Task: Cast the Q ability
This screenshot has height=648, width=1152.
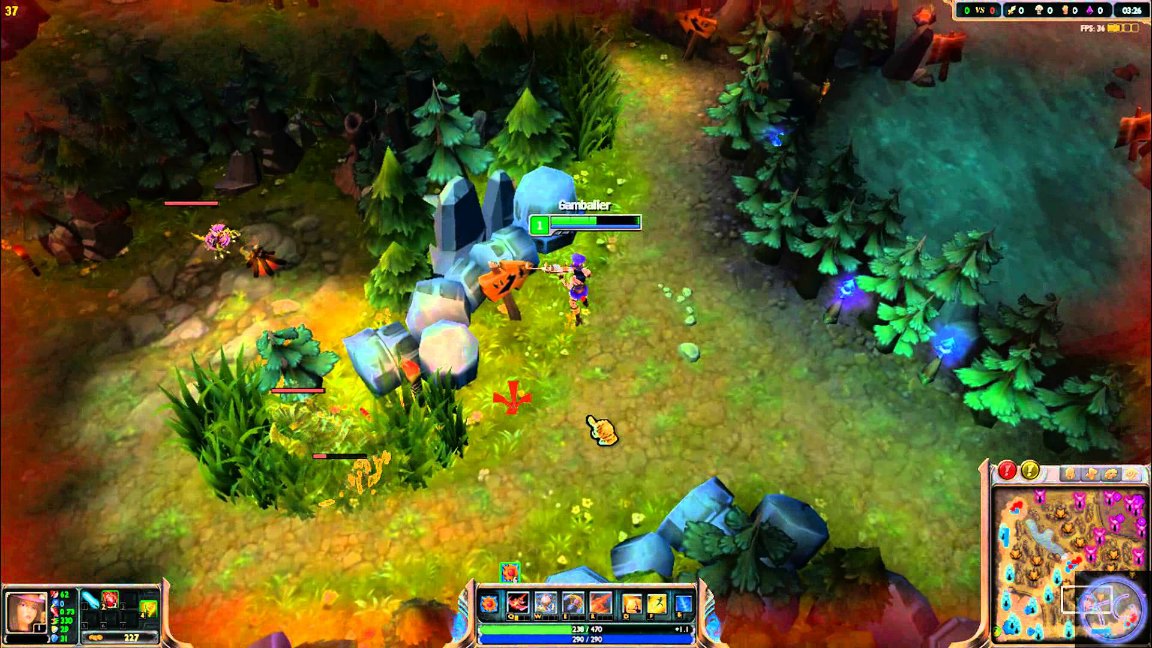Action: click(517, 602)
